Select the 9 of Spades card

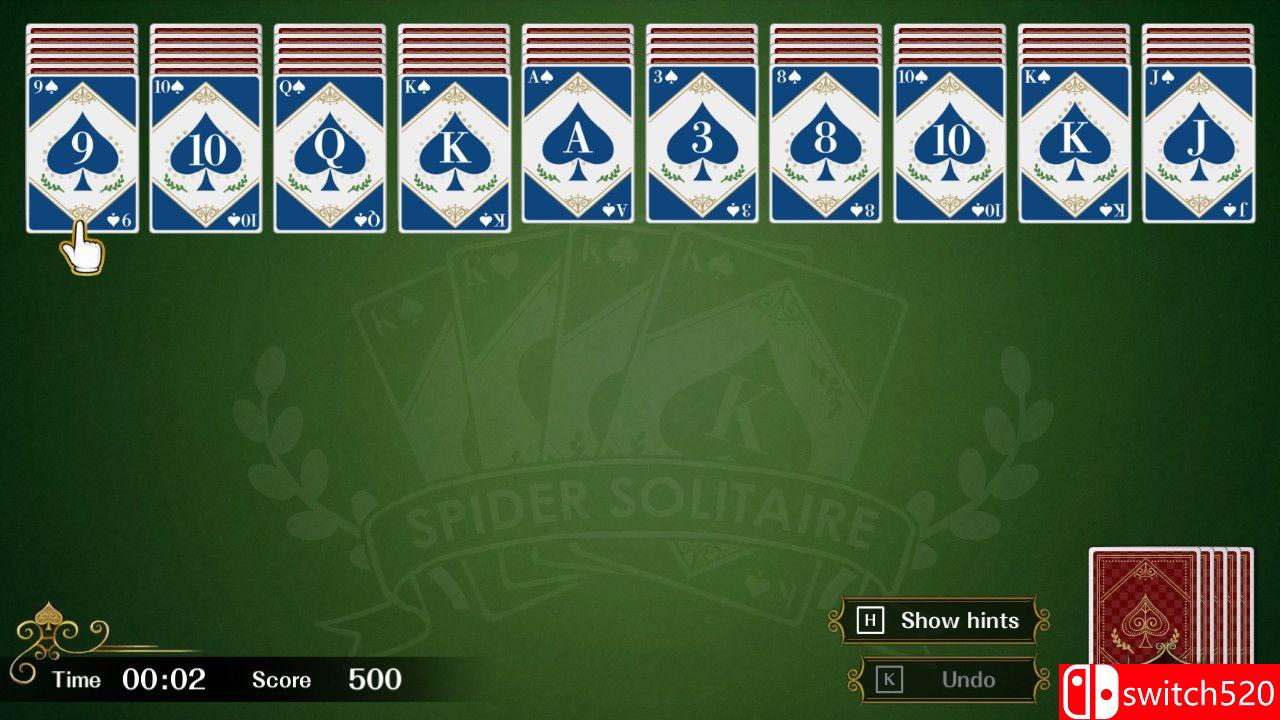pos(82,150)
